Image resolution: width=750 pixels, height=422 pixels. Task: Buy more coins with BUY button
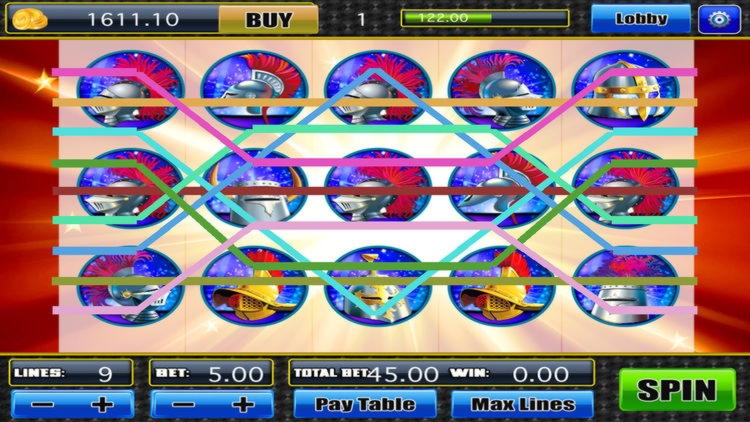click(x=268, y=18)
